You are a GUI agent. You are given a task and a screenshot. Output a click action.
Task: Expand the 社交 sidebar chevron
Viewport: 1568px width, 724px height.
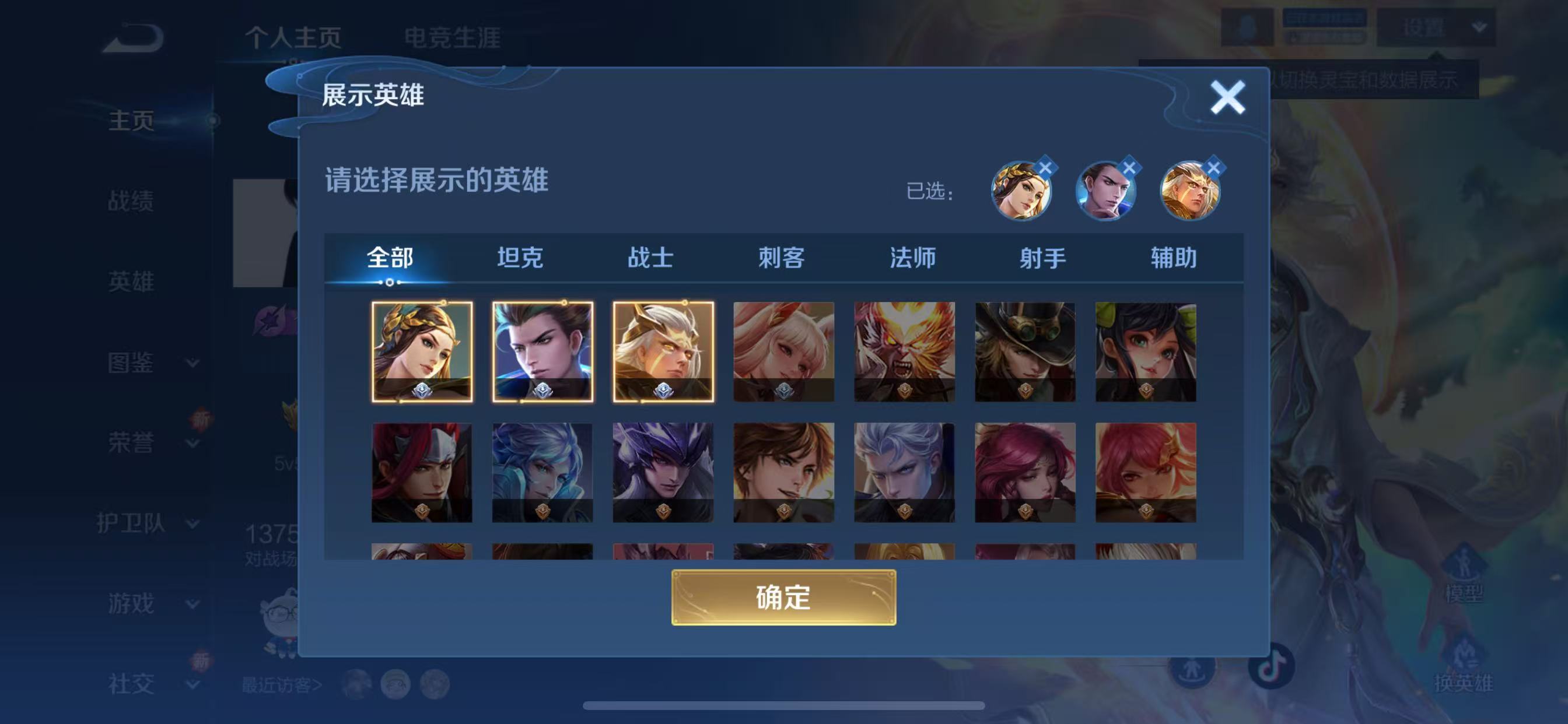(x=194, y=684)
